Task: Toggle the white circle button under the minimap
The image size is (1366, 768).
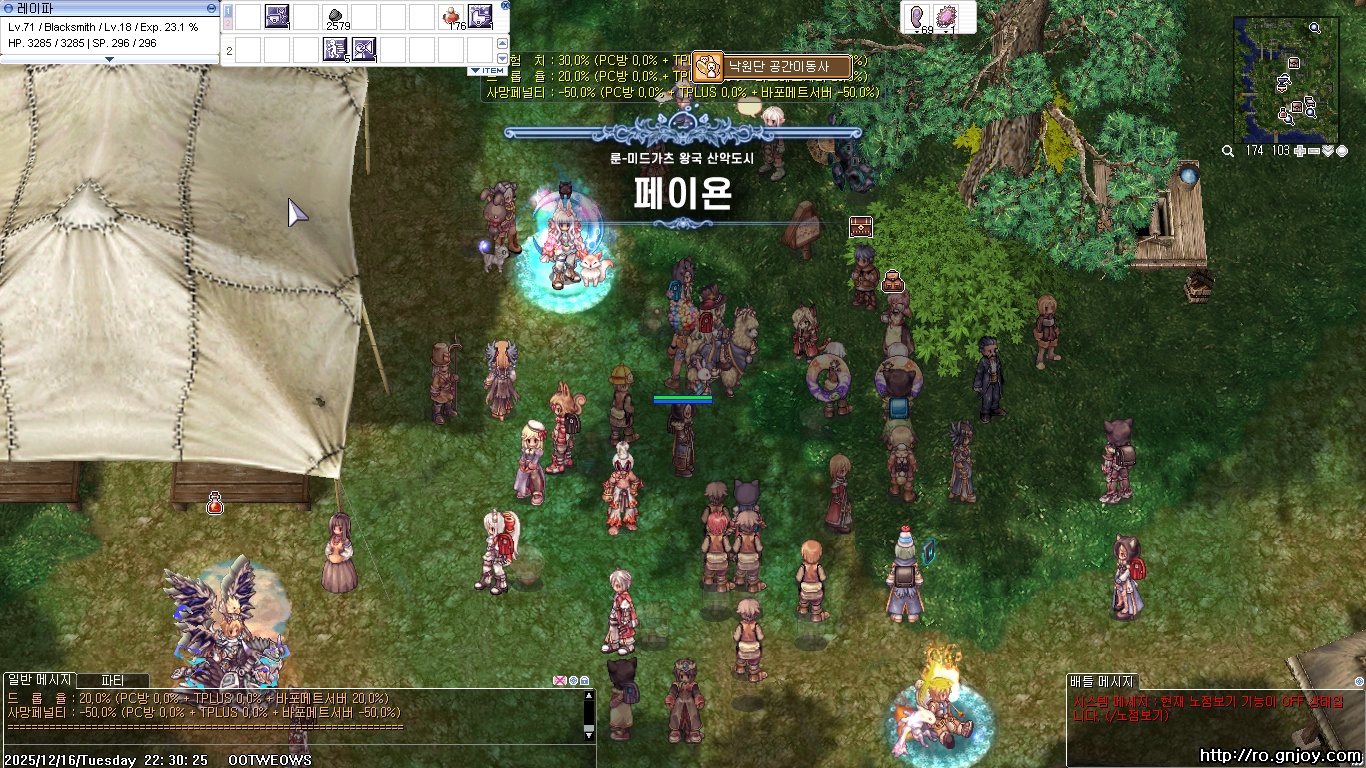Action: coord(1342,150)
